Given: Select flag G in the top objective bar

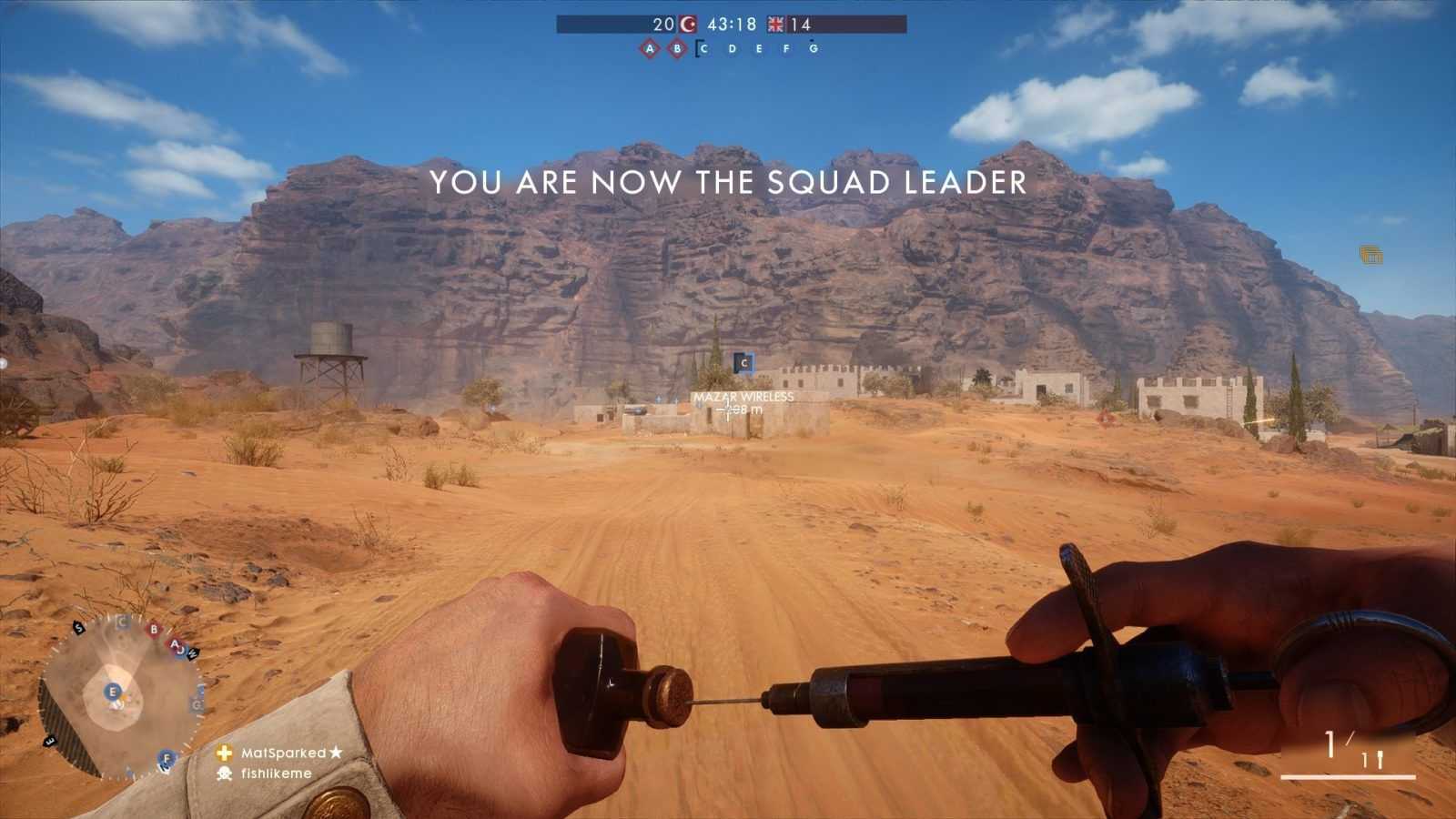Looking at the screenshot, I should [814, 49].
